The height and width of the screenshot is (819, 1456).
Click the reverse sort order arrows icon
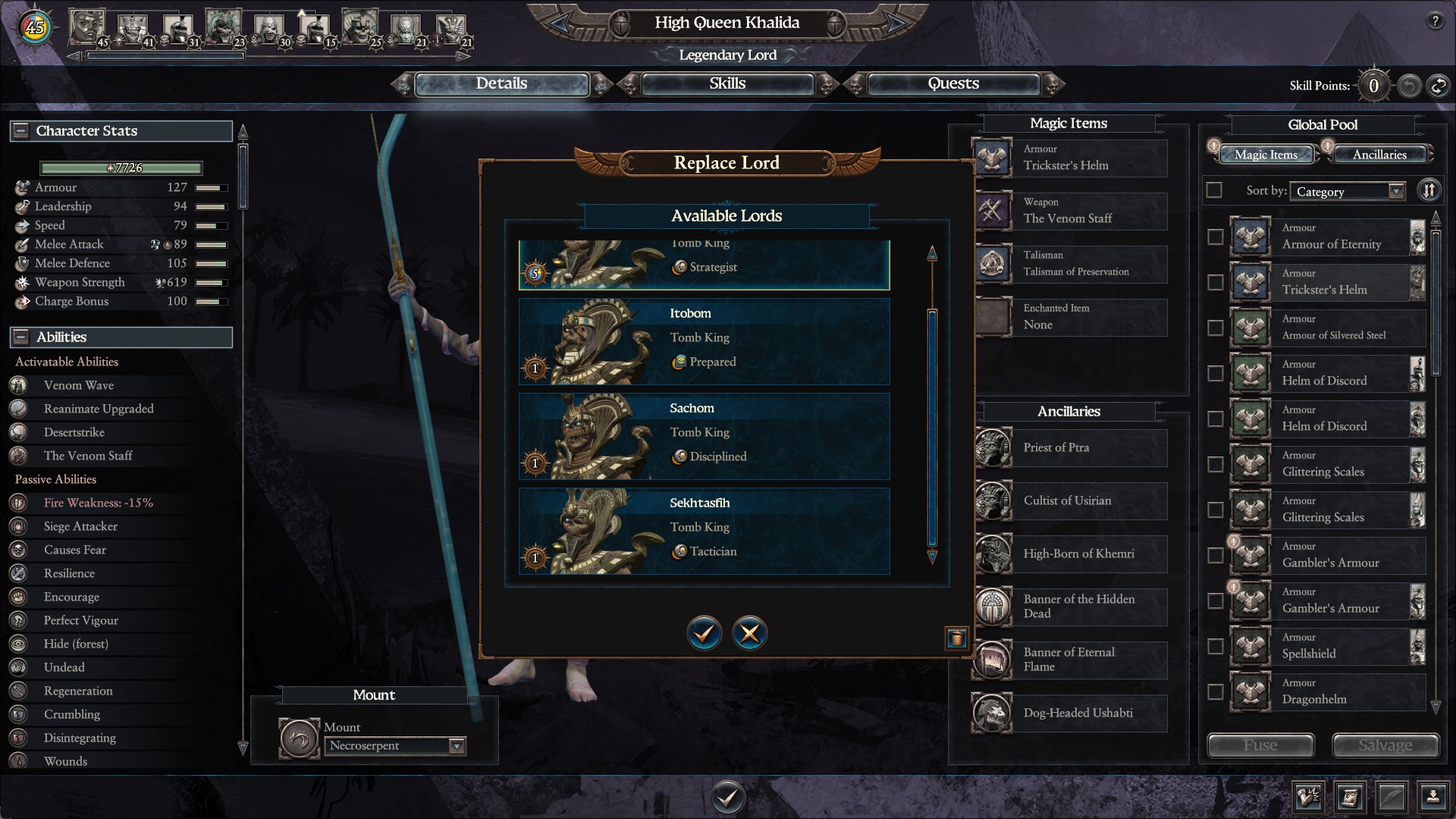[1429, 190]
